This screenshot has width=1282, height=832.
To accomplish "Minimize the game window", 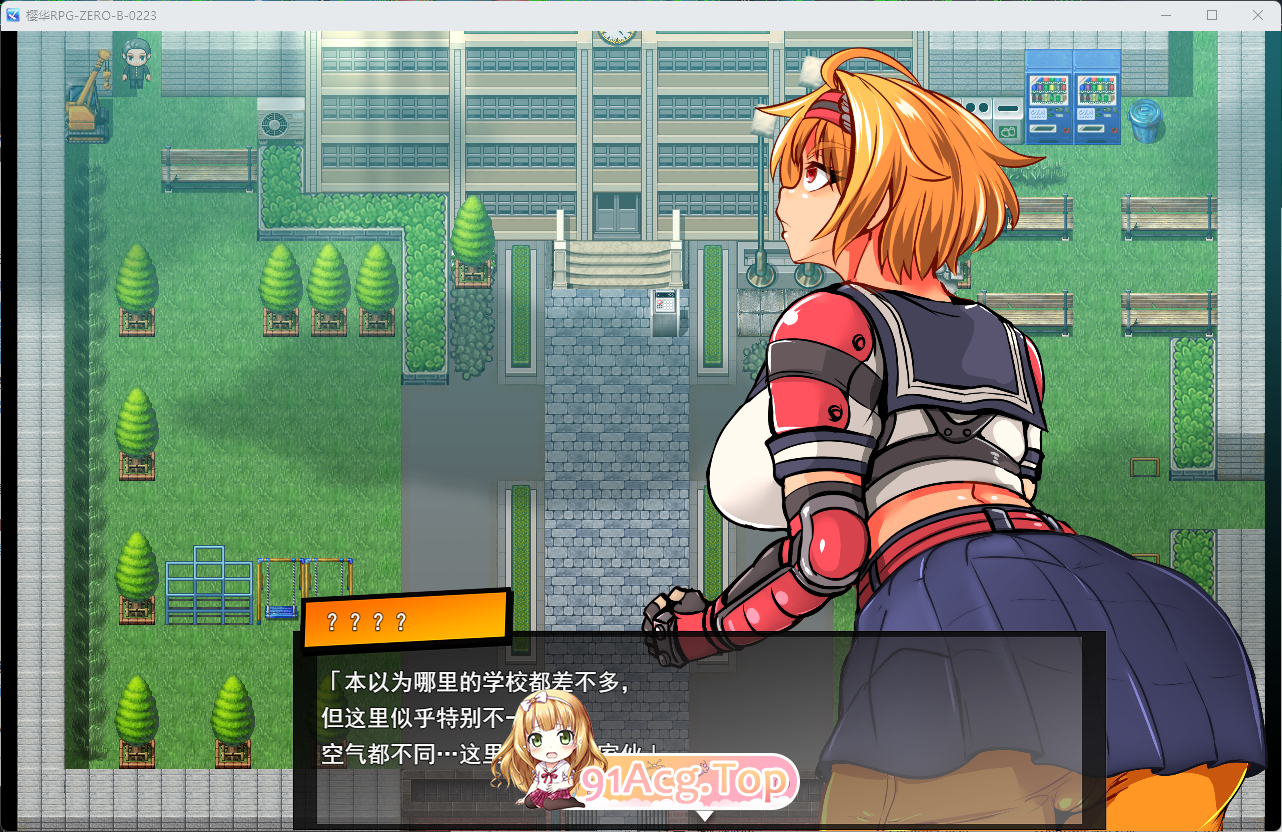I will [x=1165, y=15].
